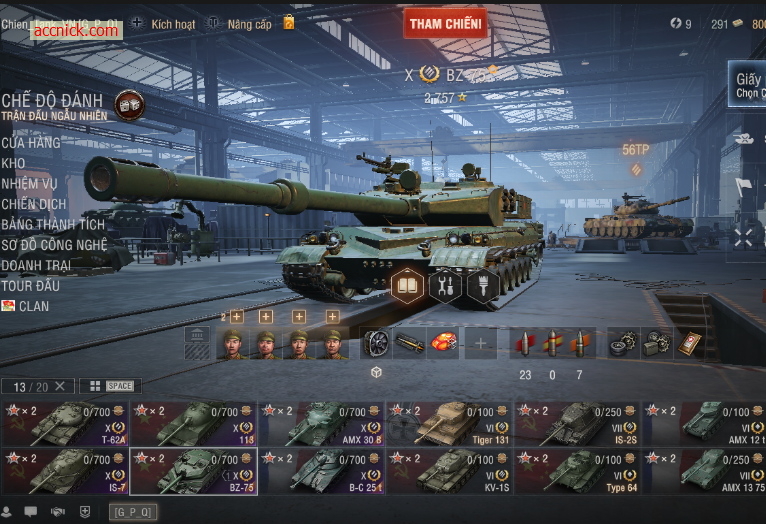Image resolution: width=766 pixels, height=524 pixels.
Task: Open SƠ ĐỒ CÔNG NGHỆ tech tree
Action: click(54, 245)
